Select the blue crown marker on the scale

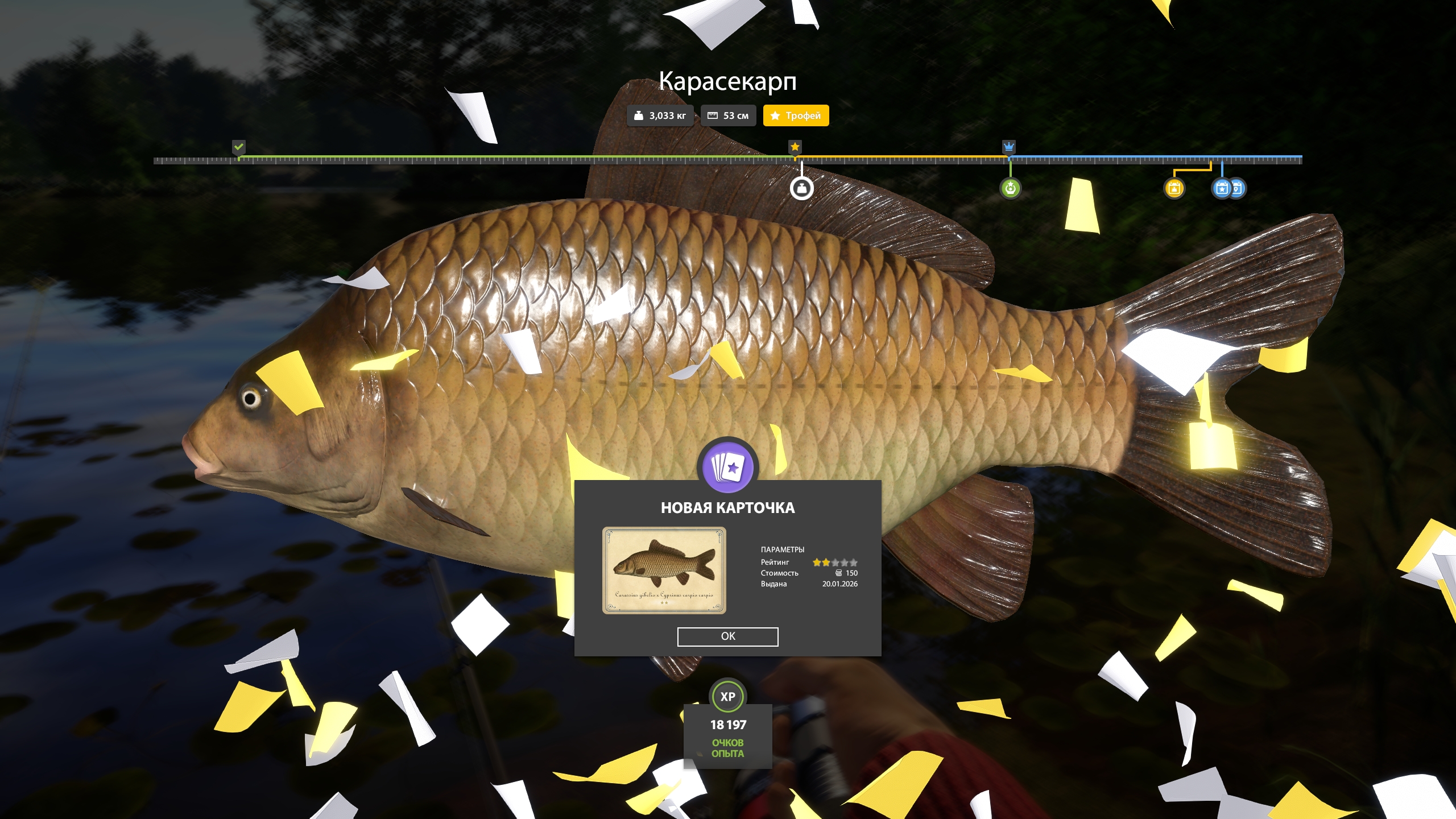(1008, 147)
